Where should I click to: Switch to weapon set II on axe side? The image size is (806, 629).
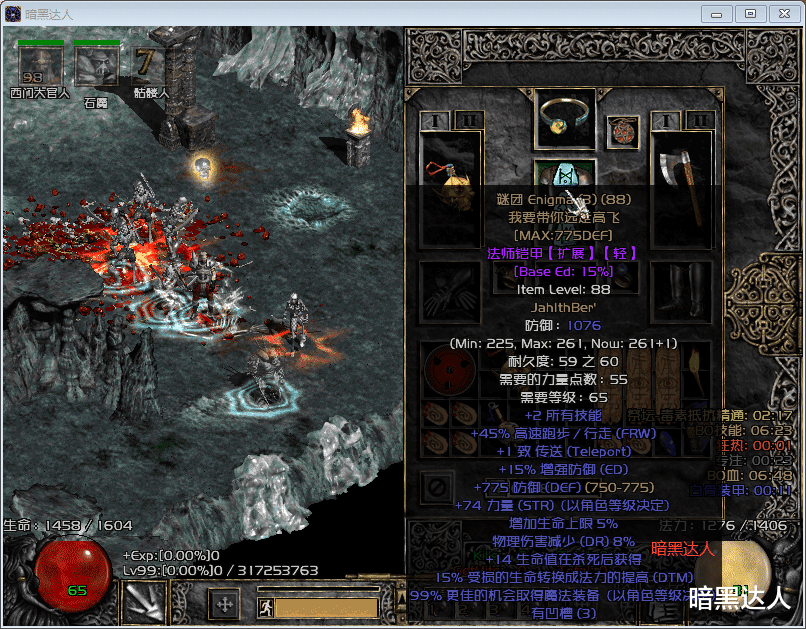tap(700, 121)
